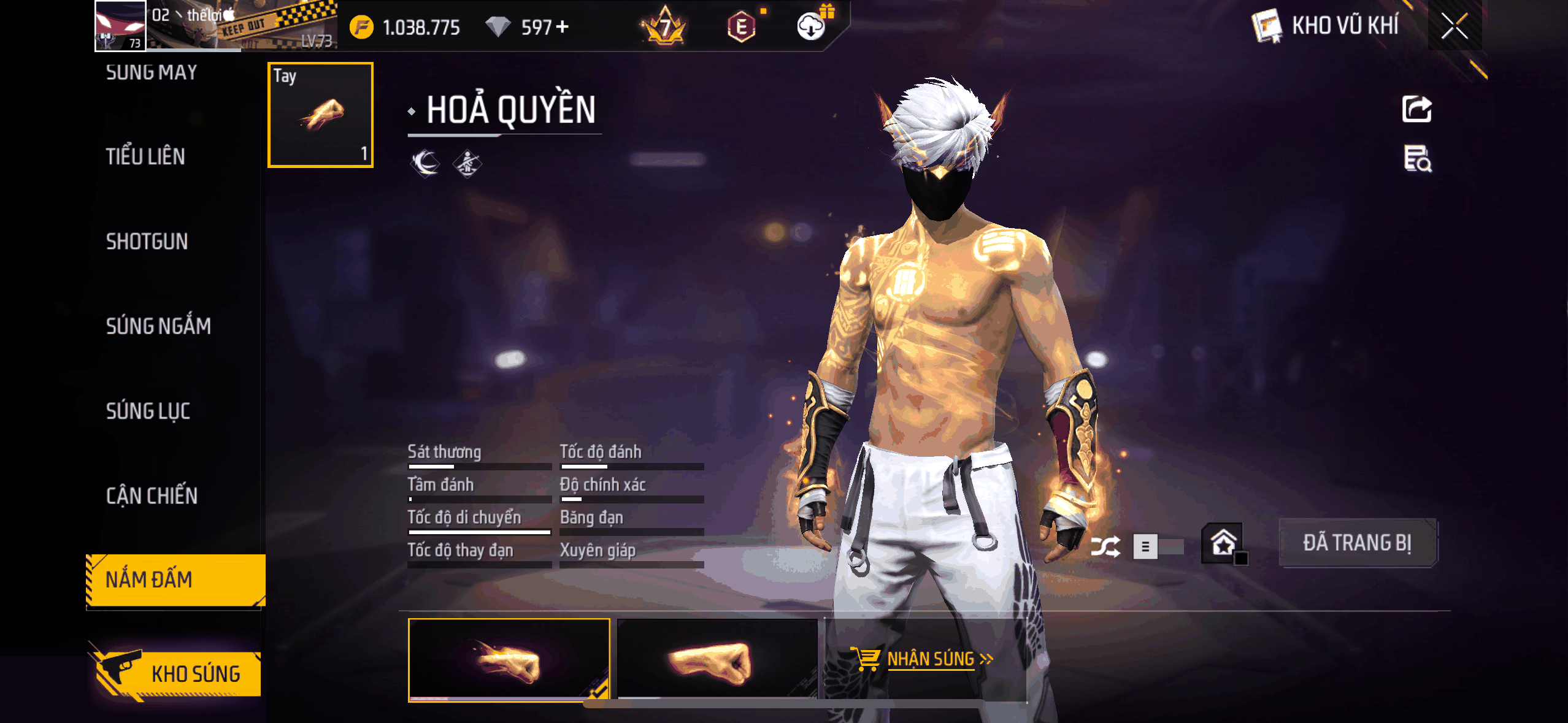Pick the flaming fist skin thumbnail
This screenshot has height=723, width=1568.
coord(509,659)
